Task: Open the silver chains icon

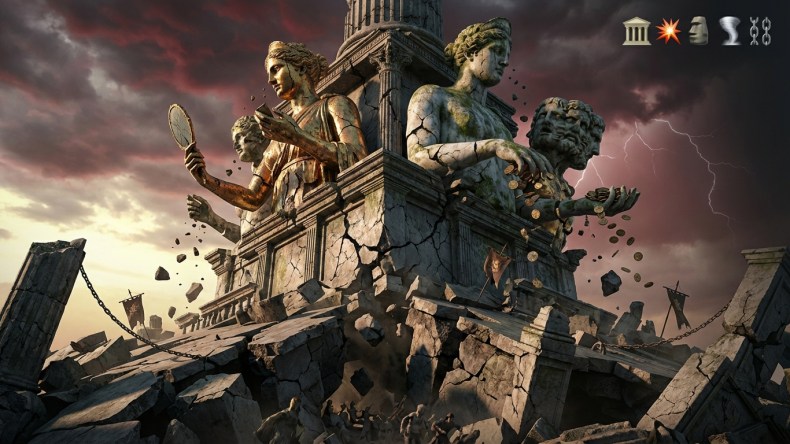Action: (x=760, y=31)
